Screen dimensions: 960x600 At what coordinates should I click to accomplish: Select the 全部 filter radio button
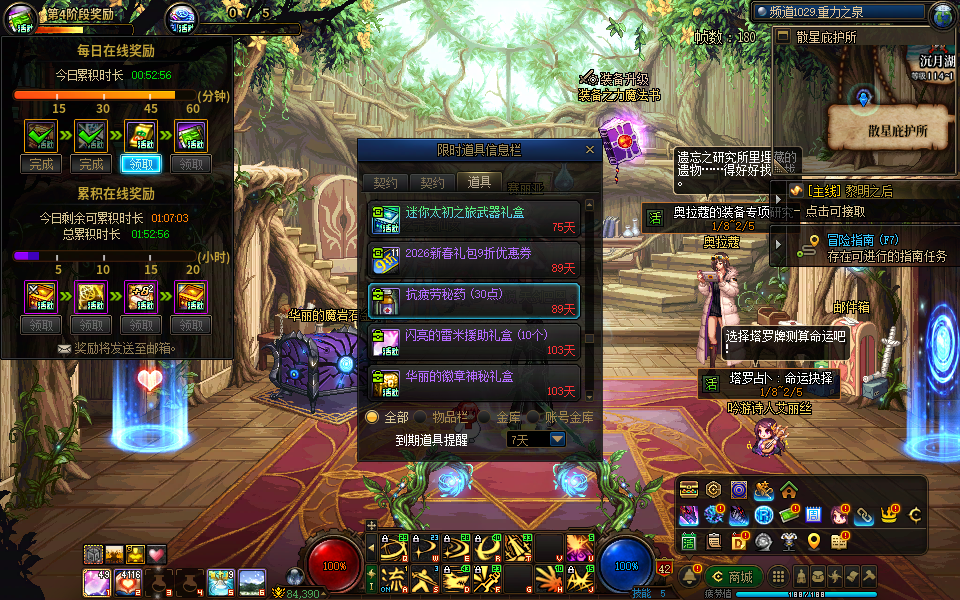click(x=372, y=417)
